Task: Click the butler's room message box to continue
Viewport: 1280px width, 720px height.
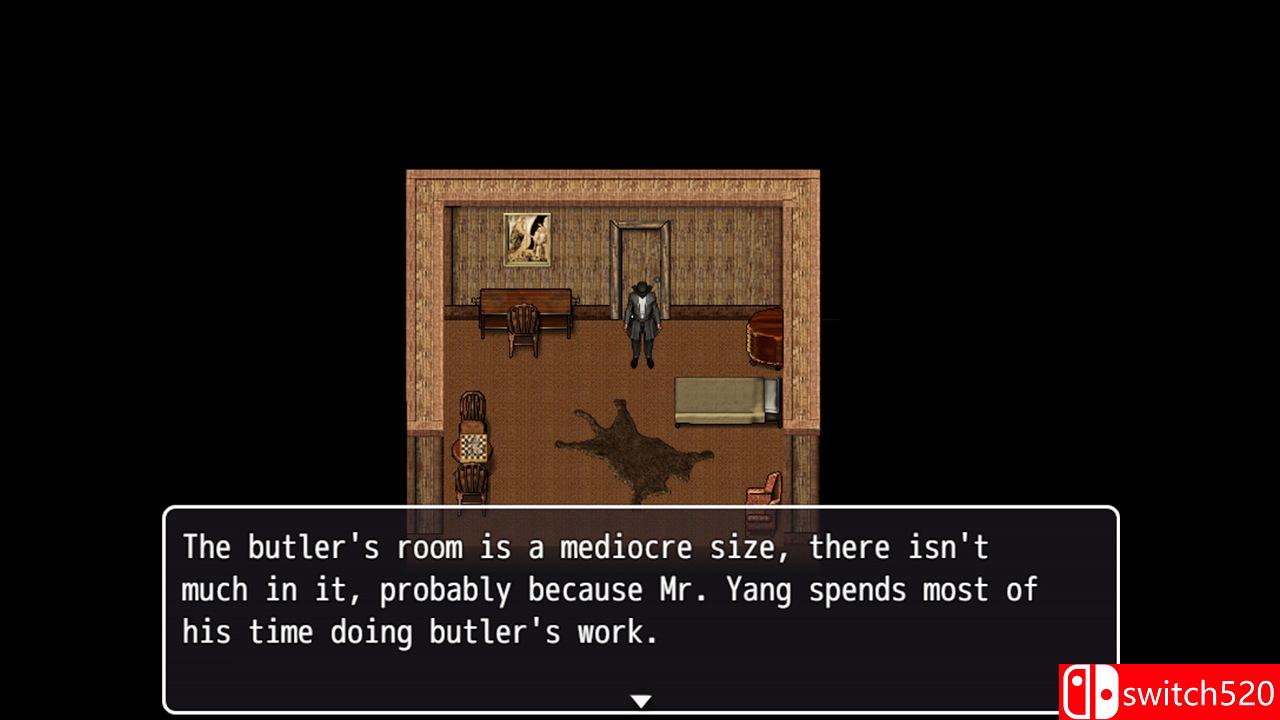Action: pos(640,600)
